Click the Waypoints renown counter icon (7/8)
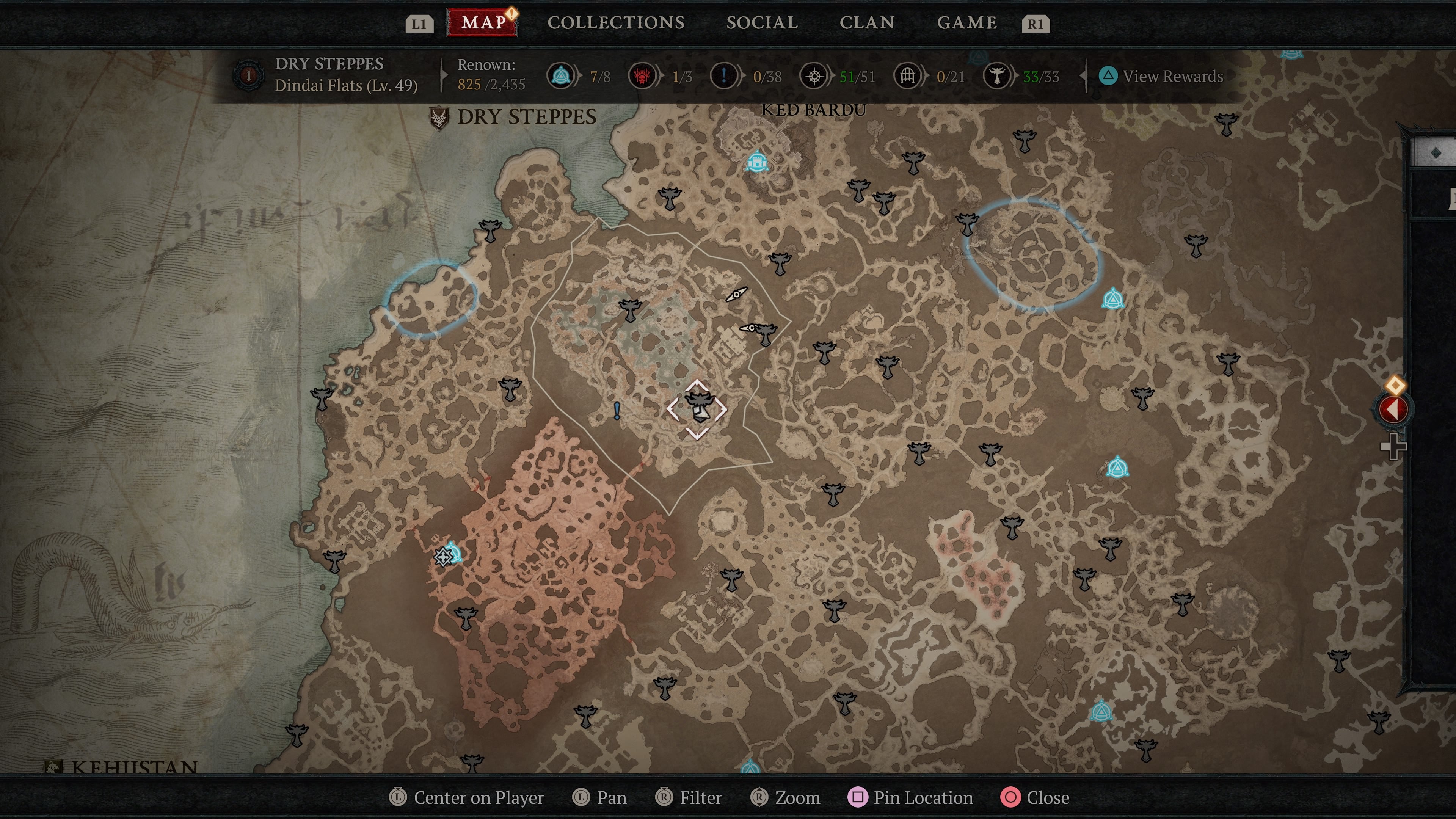 coord(560,76)
